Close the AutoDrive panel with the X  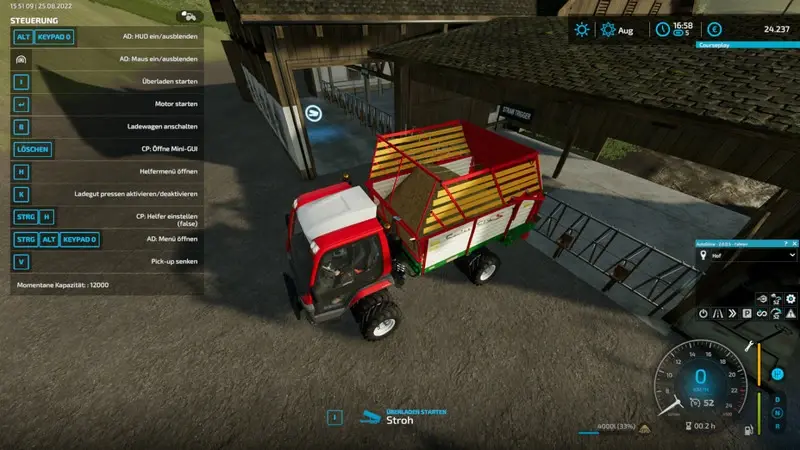point(796,242)
